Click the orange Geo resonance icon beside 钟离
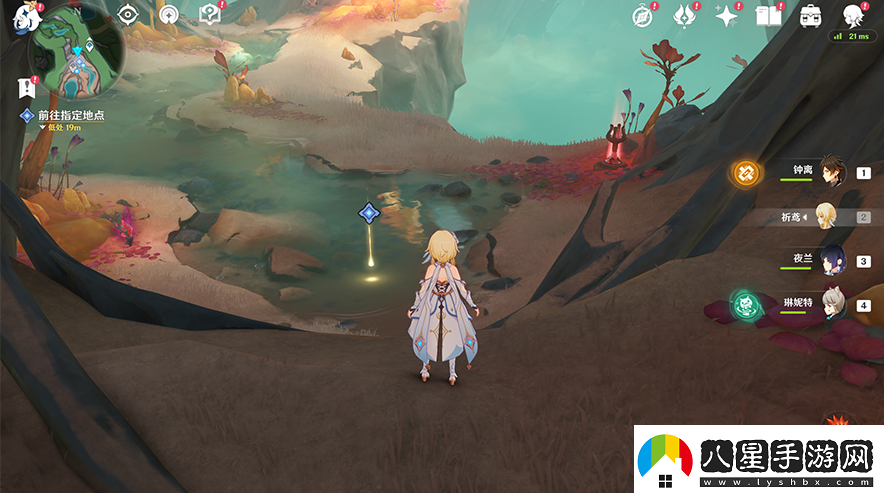This screenshot has height=493, width=884. point(745,173)
